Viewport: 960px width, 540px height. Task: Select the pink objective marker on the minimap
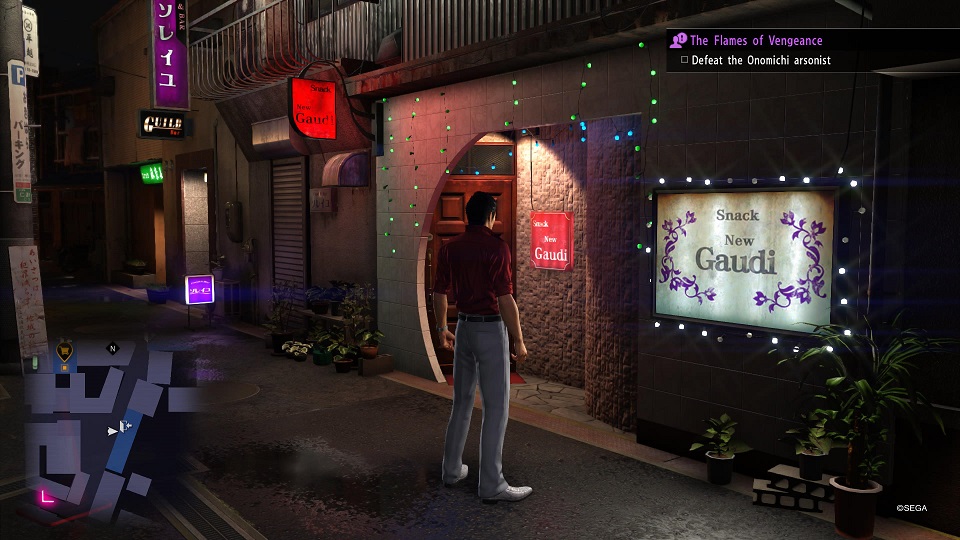coord(45,496)
